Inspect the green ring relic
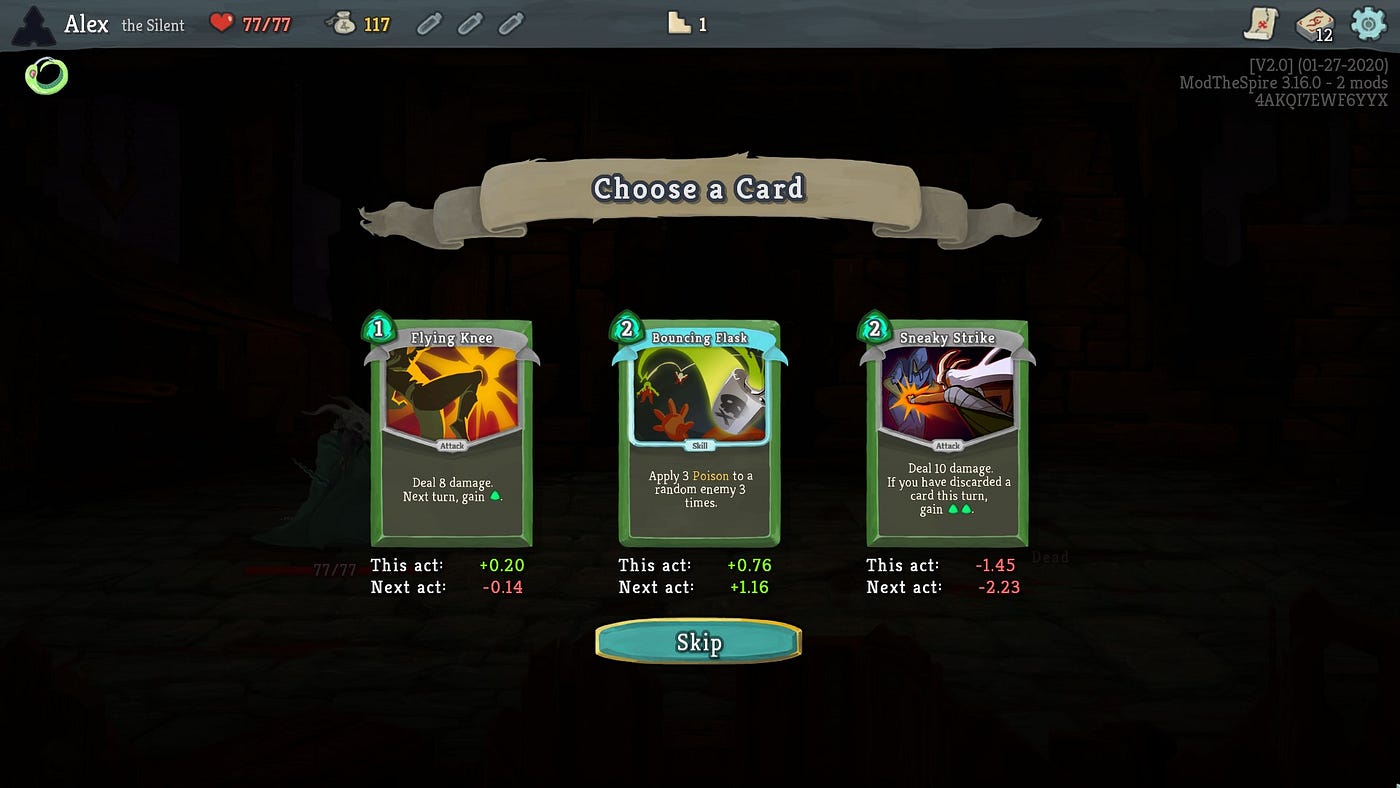This screenshot has width=1400, height=788. click(47, 76)
